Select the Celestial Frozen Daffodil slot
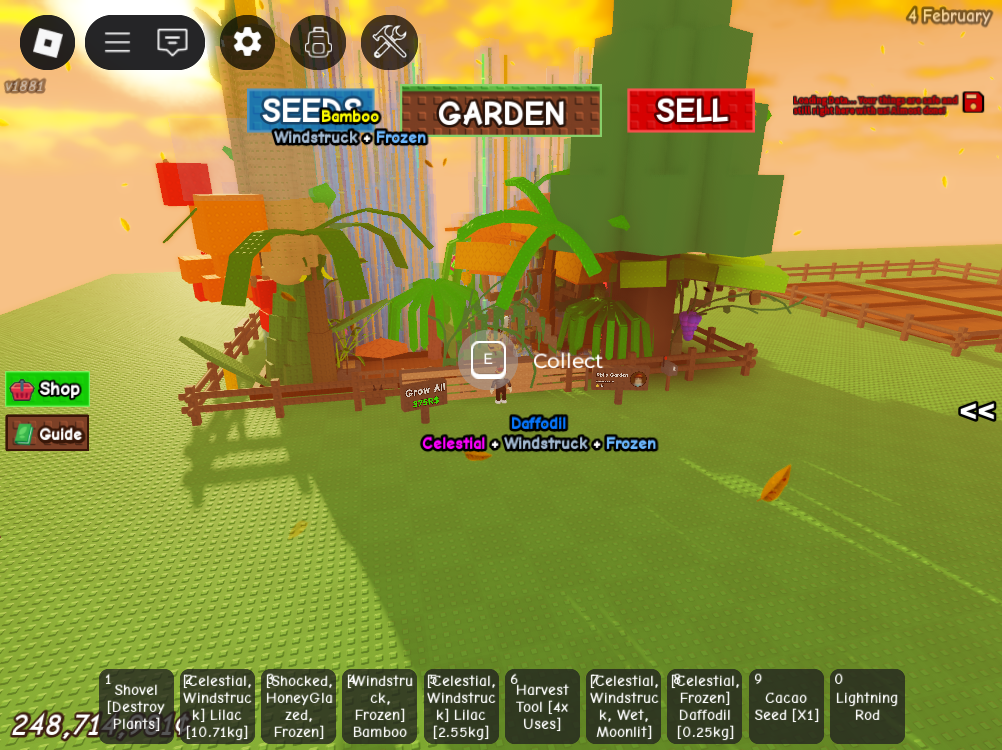 click(x=705, y=706)
